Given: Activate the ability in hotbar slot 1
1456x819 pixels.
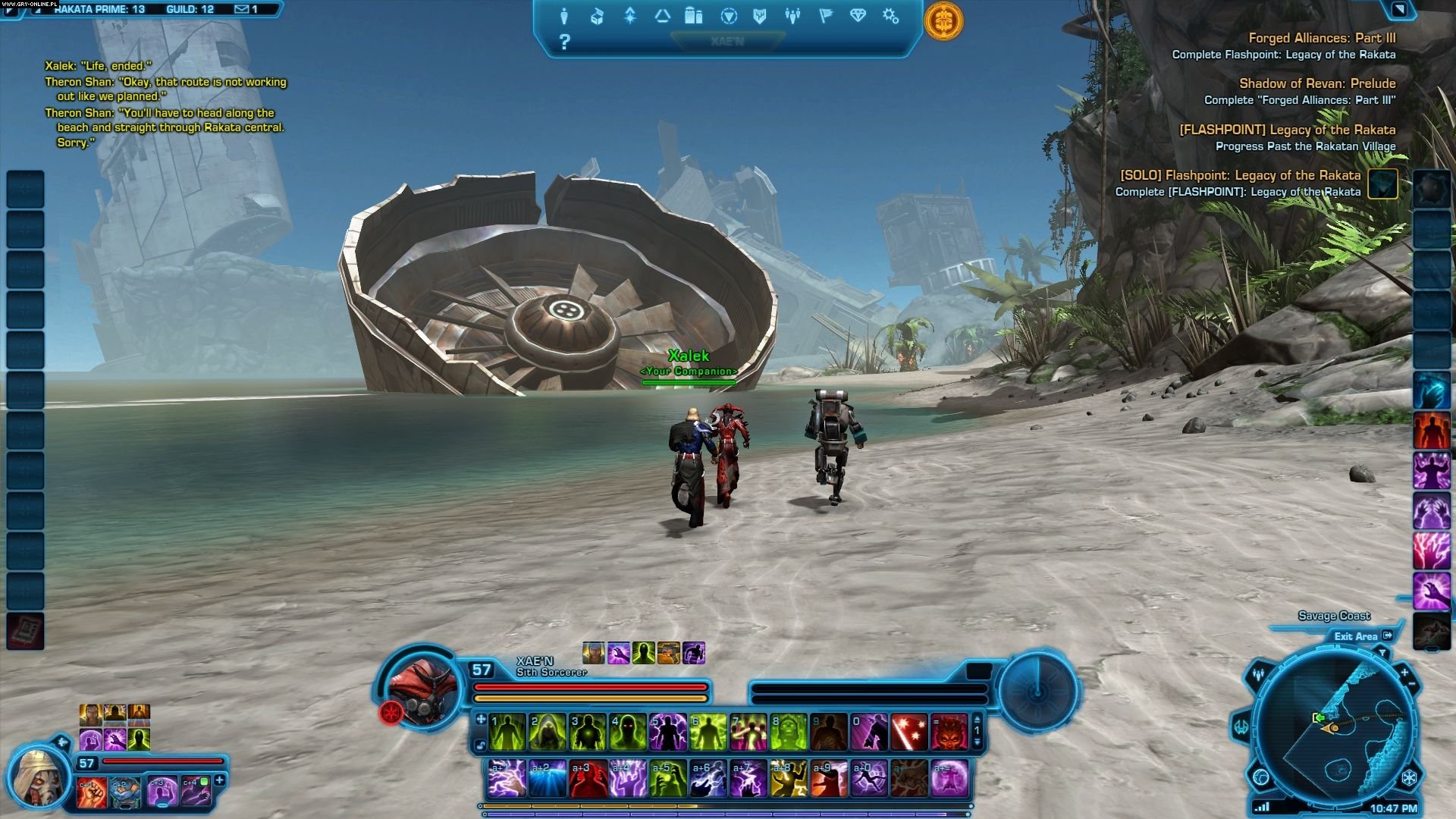Looking at the screenshot, I should pos(507,733).
